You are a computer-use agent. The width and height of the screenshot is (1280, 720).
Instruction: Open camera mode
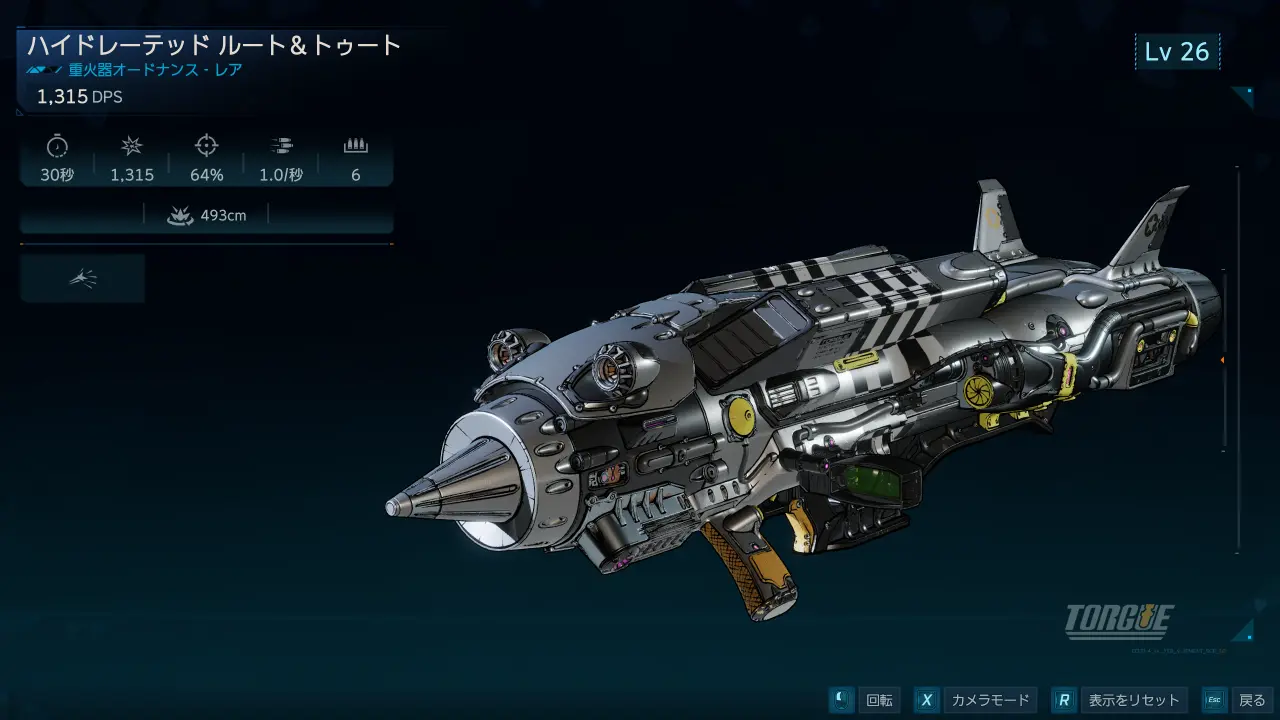click(975, 700)
